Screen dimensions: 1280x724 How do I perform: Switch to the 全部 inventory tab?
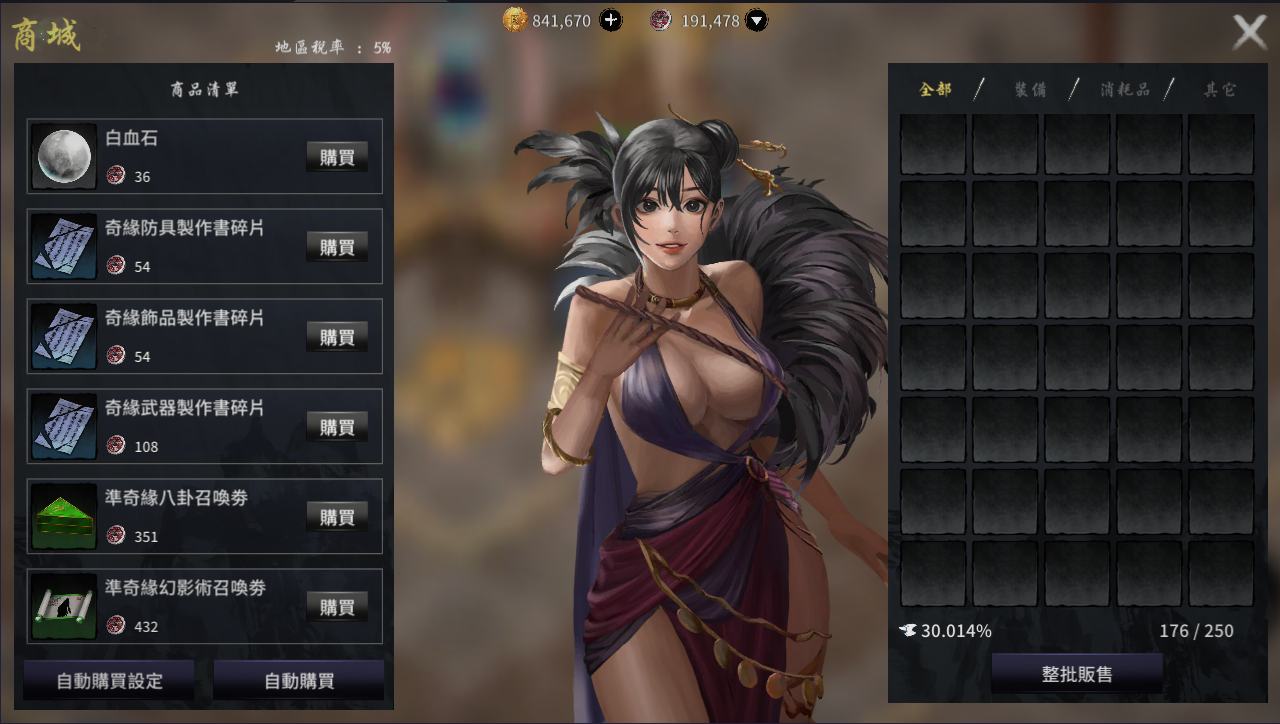pos(936,90)
